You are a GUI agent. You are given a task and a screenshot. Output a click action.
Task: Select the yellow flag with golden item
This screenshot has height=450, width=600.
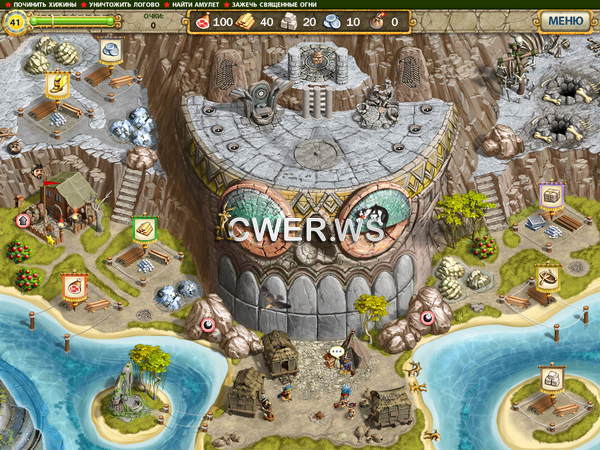pyautogui.click(x=57, y=85)
